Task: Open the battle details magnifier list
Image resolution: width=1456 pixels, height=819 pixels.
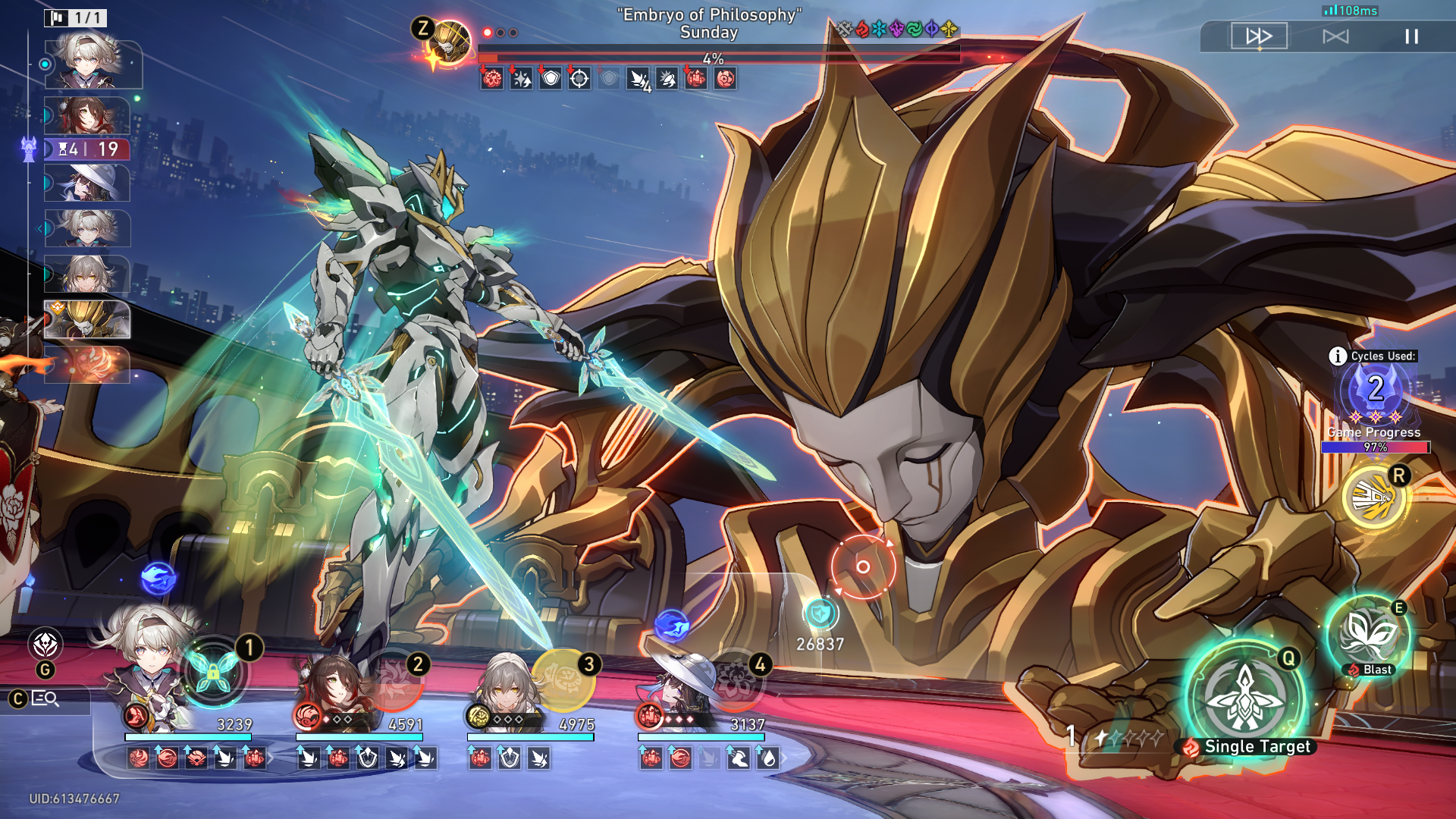Action: [x=46, y=698]
